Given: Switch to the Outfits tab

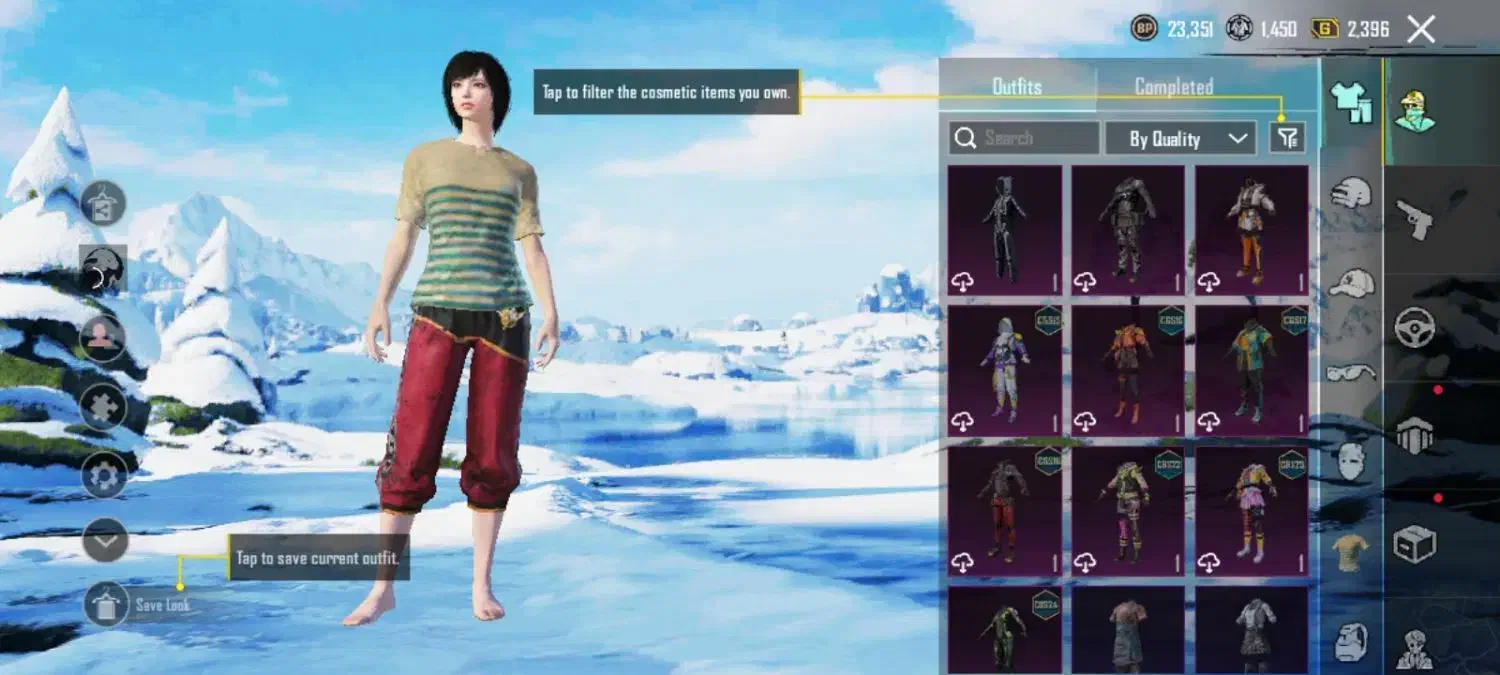Looking at the screenshot, I should click(x=1016, y=87).
